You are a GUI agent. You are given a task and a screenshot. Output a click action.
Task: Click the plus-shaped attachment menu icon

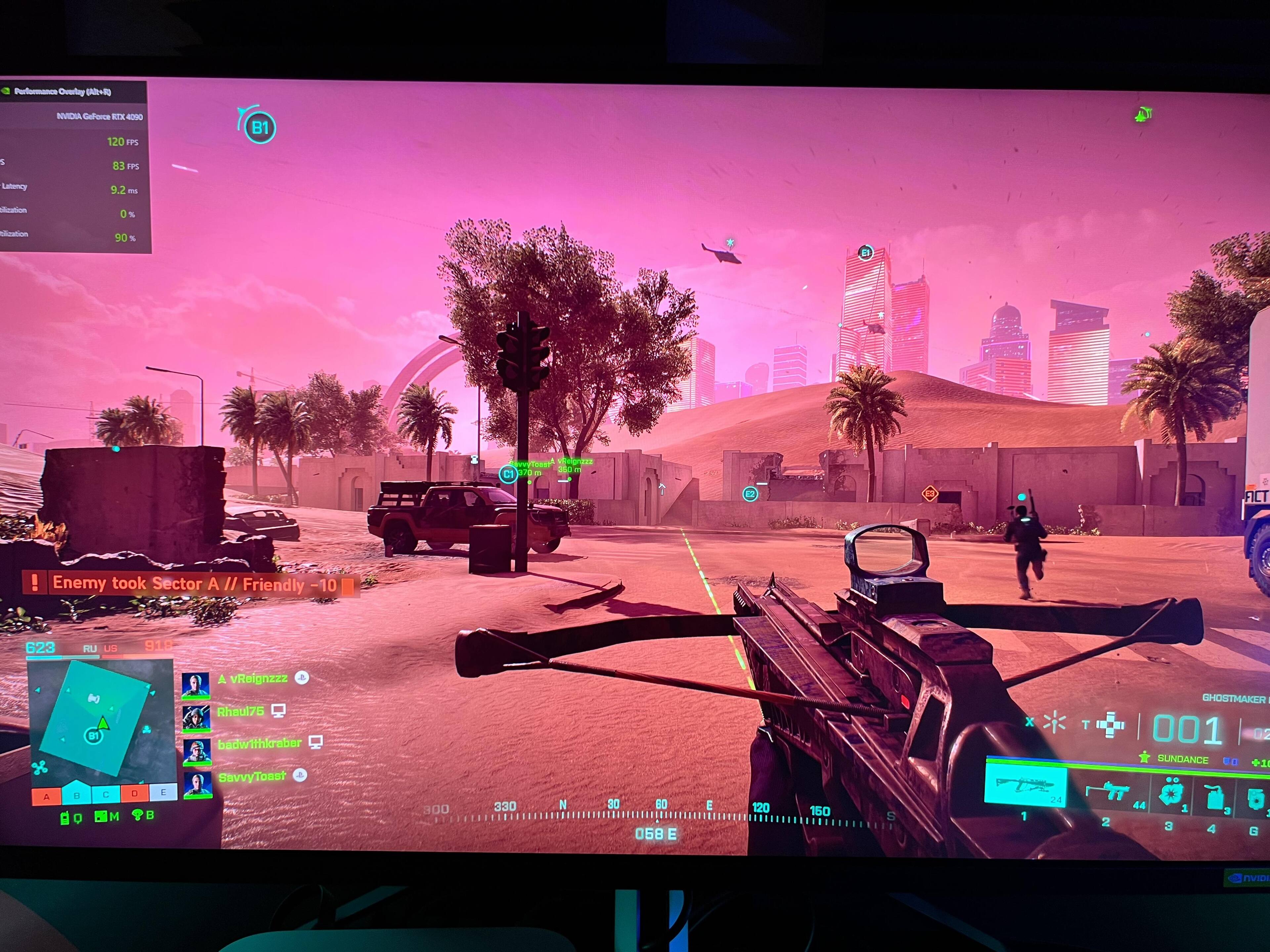[x=1110, y=725]
